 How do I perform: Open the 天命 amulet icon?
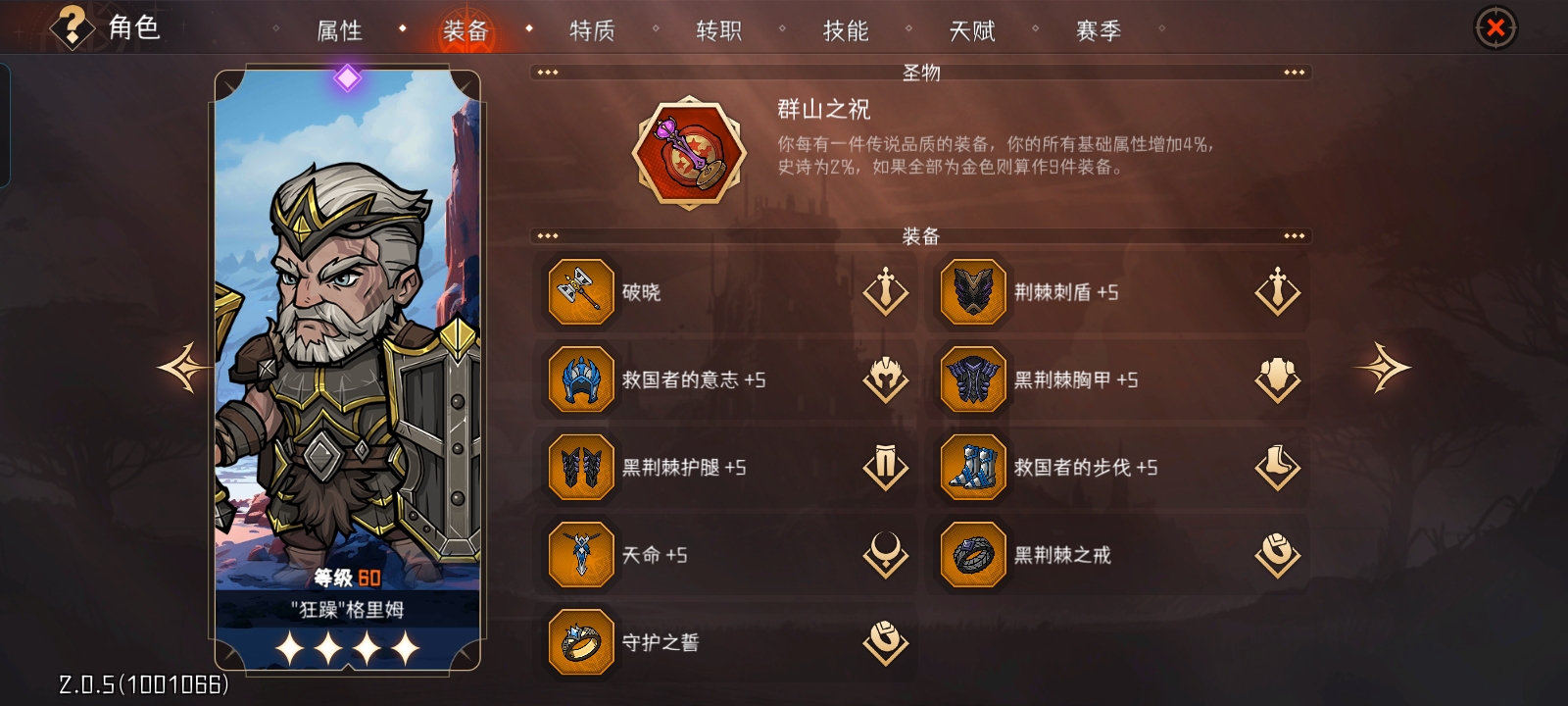point(580,554)
